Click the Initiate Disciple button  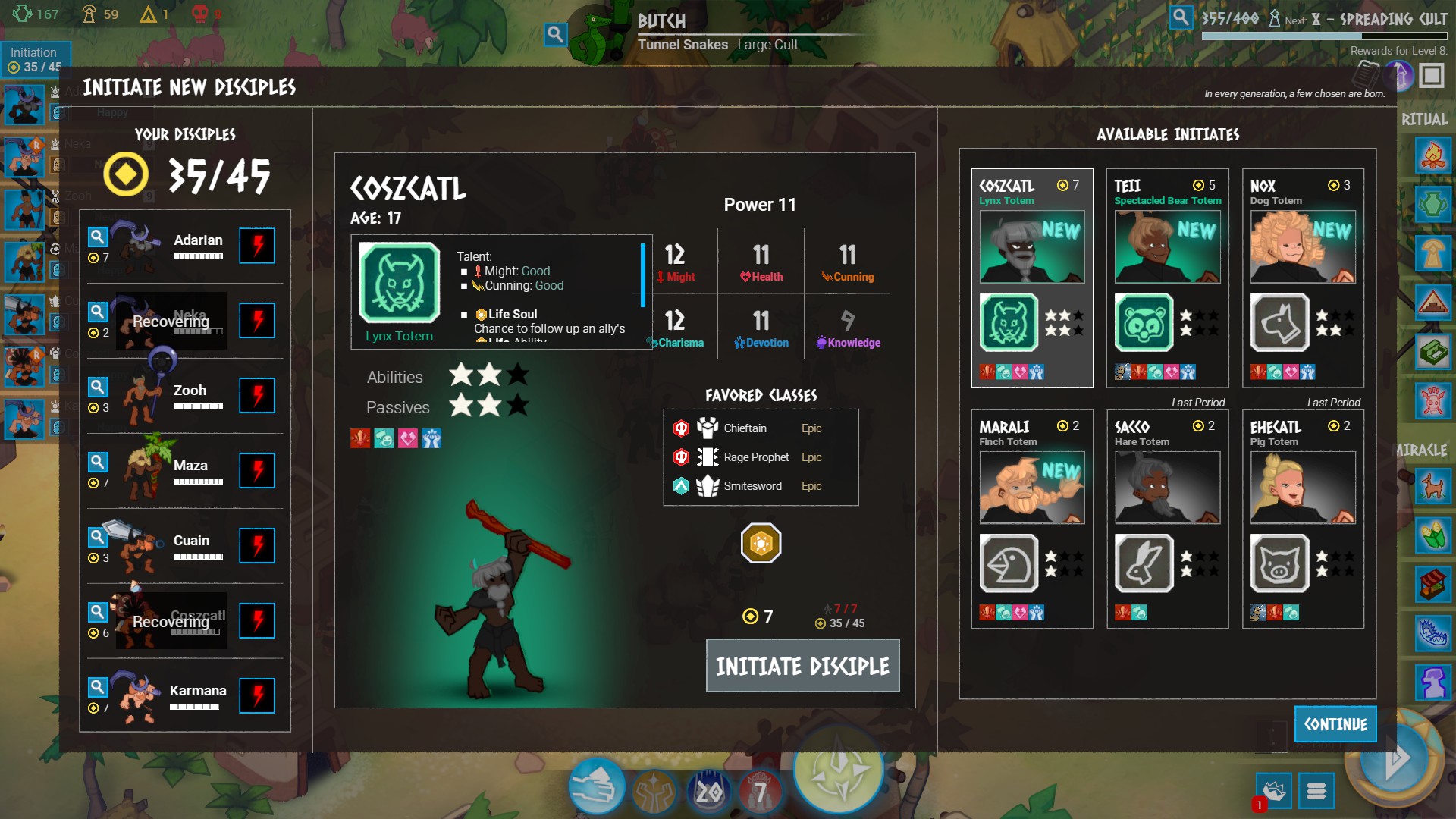click(x=802, y=666)
